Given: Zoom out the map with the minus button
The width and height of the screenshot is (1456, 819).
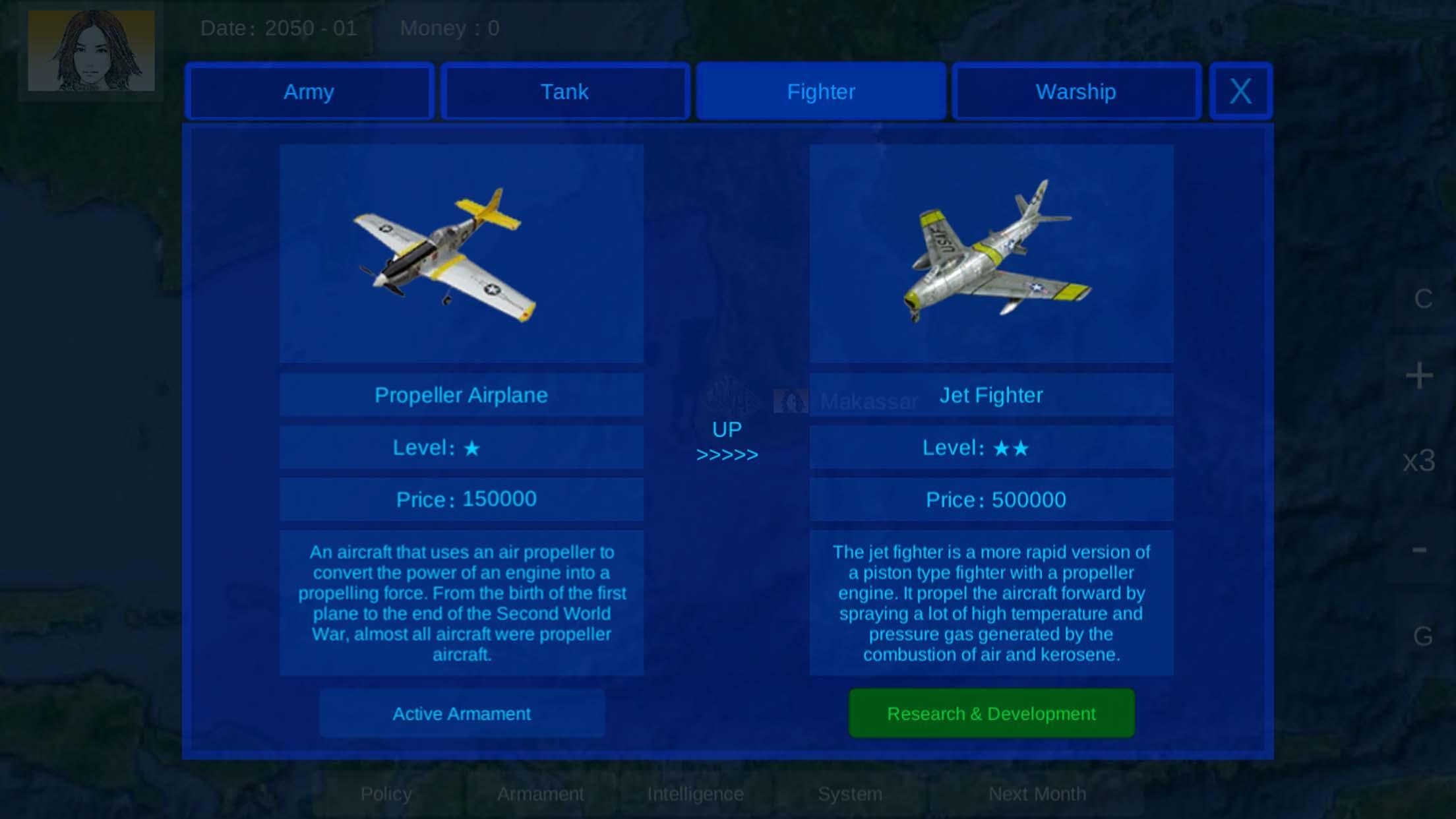Looking at the screenshot, I should (x=1419, y=549).
